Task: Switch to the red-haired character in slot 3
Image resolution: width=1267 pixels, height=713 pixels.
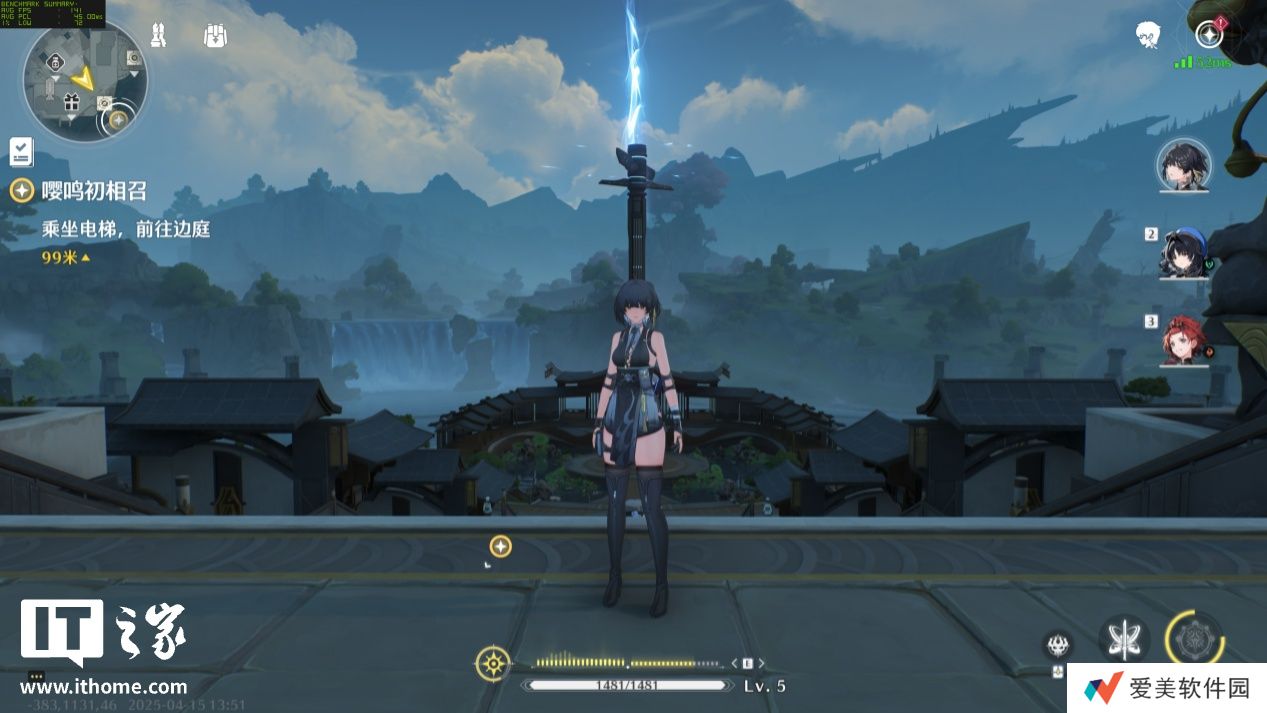Action: coord(1185,339)
